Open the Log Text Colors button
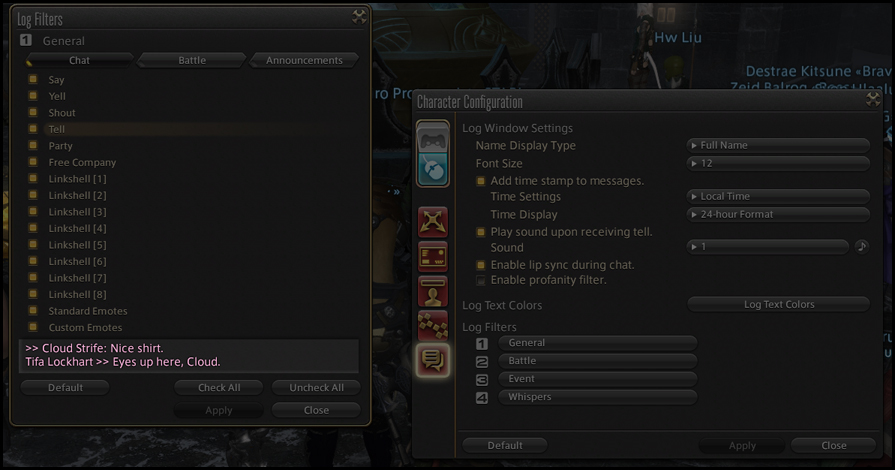The height and width of the screenshot is (470, 895). pyautogui.click(x=778, y=304)
